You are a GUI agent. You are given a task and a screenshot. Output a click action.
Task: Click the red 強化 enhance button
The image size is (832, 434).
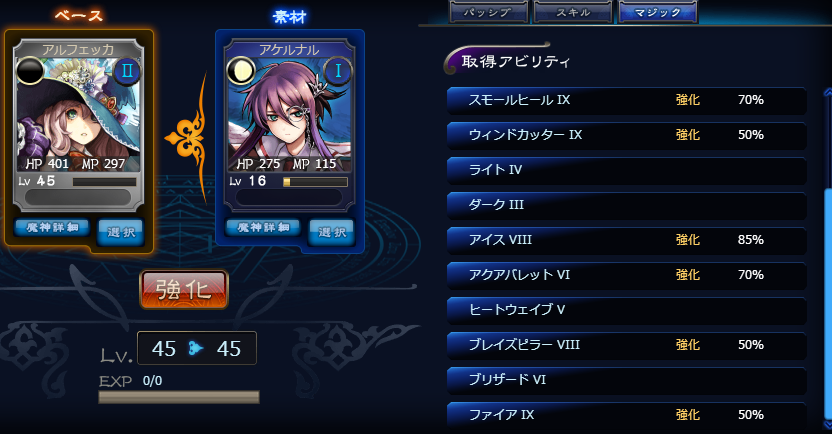click(x=184, y=289)
